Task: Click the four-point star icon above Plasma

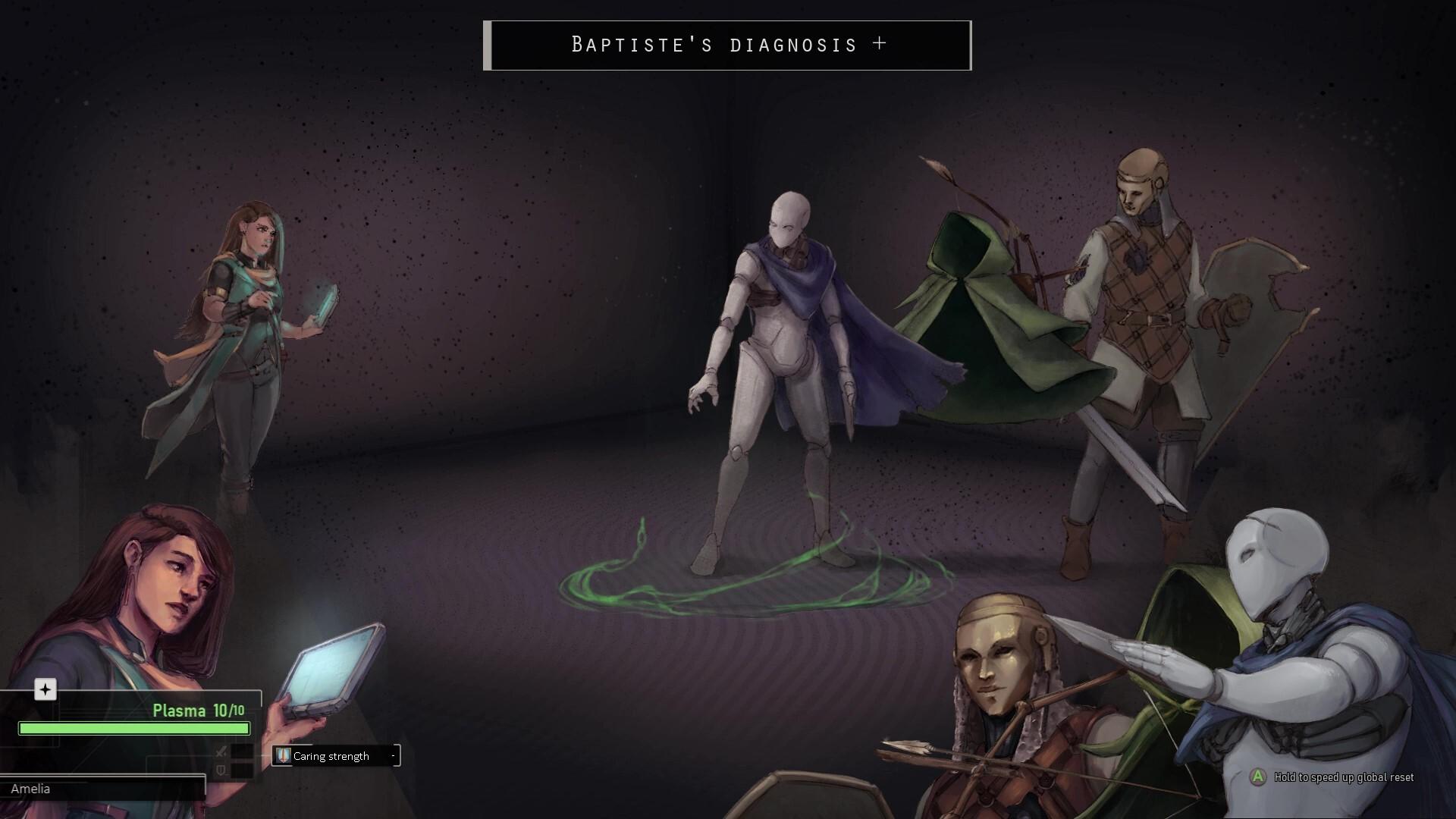Action: click(x=45, y=689)
